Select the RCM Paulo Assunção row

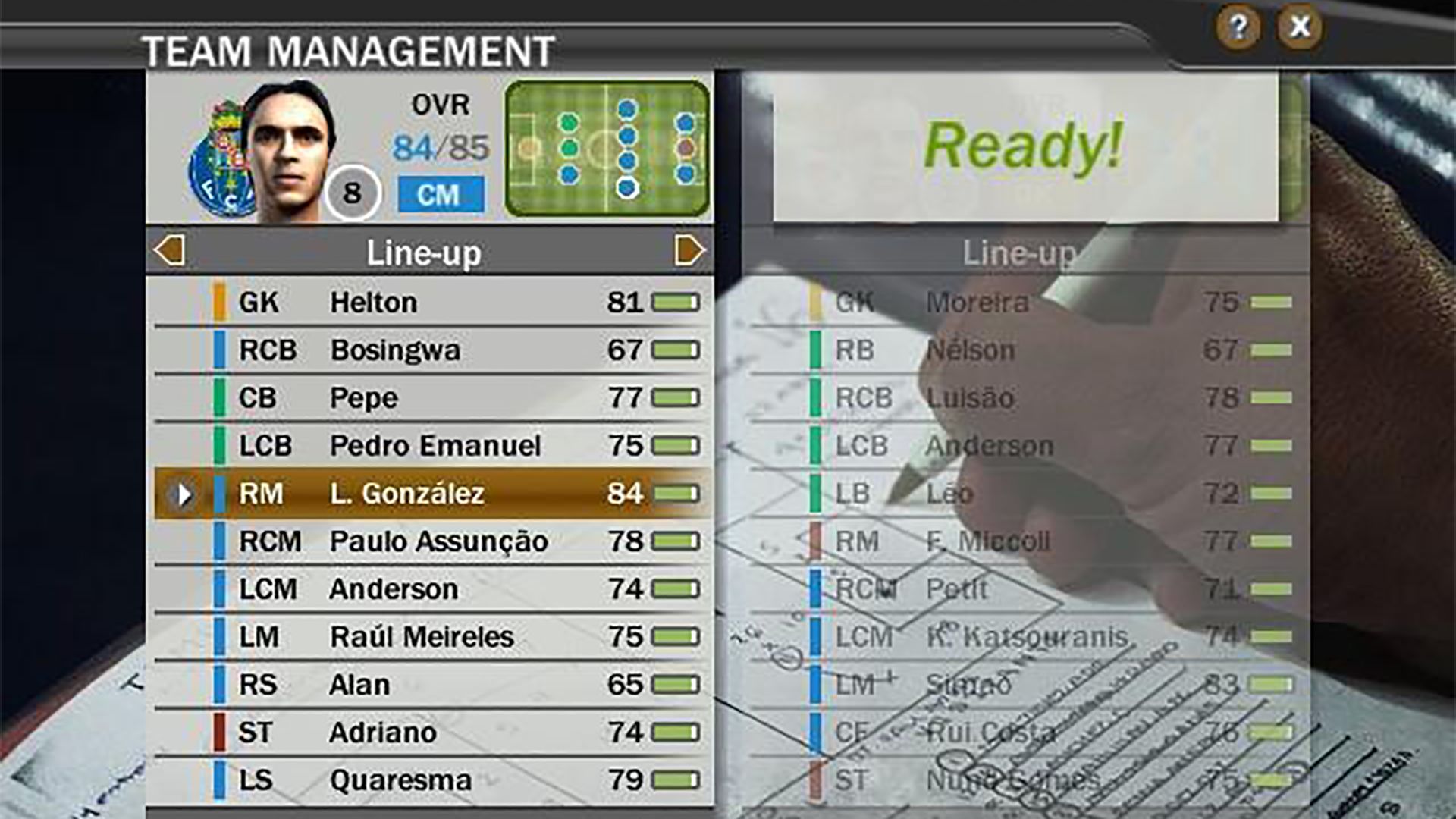[440, 541]
